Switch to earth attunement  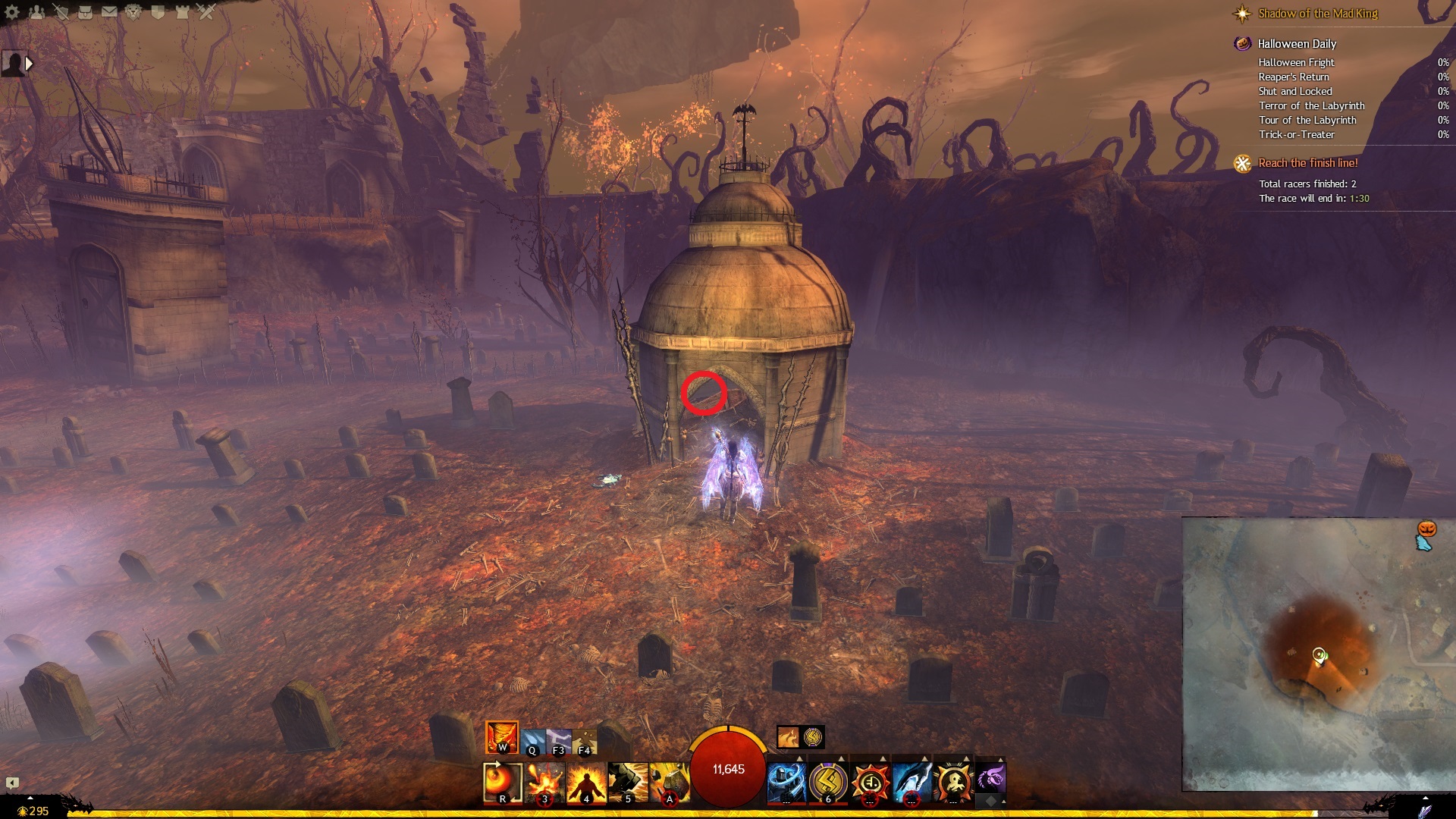point(585,739)
